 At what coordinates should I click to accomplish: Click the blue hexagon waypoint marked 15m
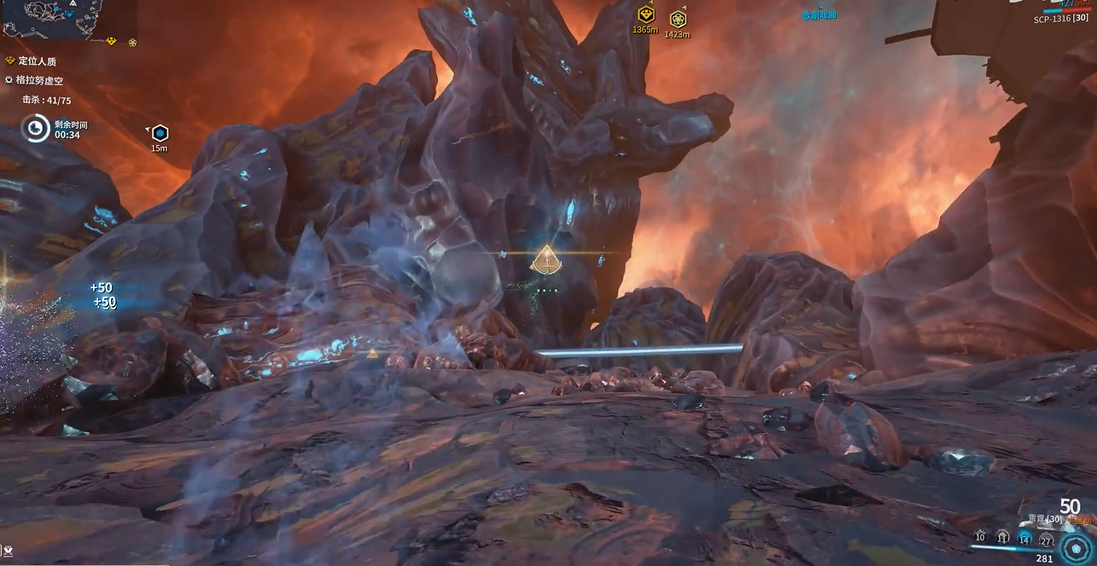point(159,133)
